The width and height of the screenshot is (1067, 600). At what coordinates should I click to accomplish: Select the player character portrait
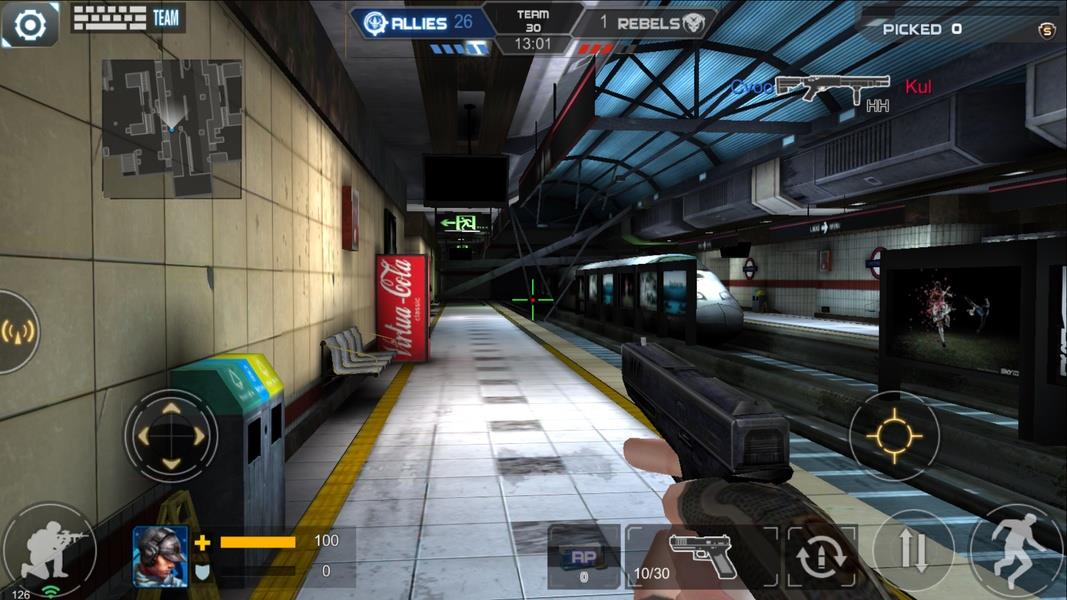click(x=161, y=556)
